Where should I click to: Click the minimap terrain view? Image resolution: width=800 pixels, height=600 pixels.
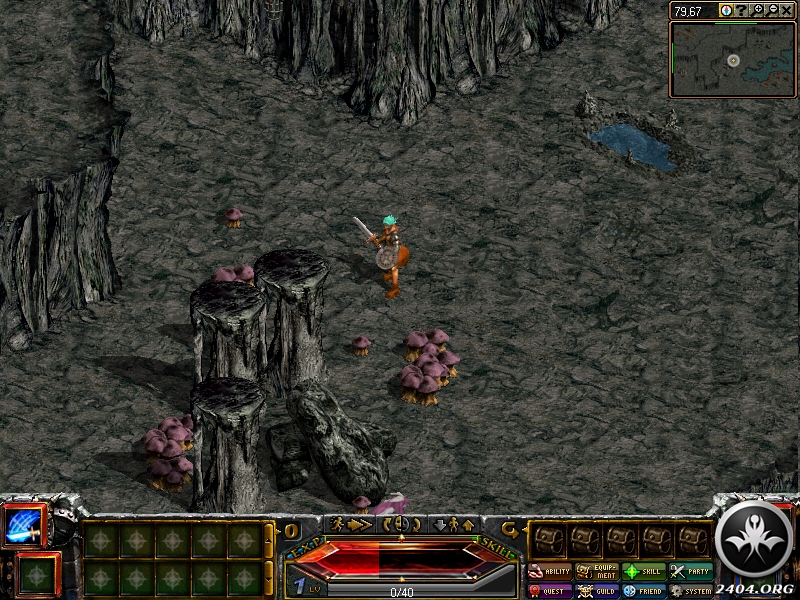click(x=732, y=60)
